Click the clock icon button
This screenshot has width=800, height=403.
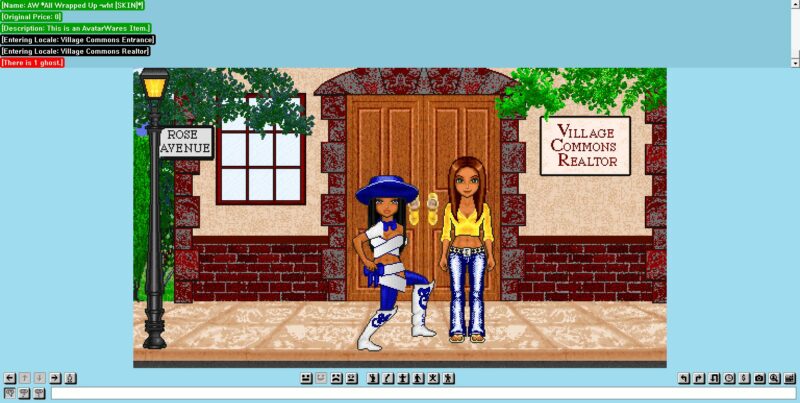point(729,378)
